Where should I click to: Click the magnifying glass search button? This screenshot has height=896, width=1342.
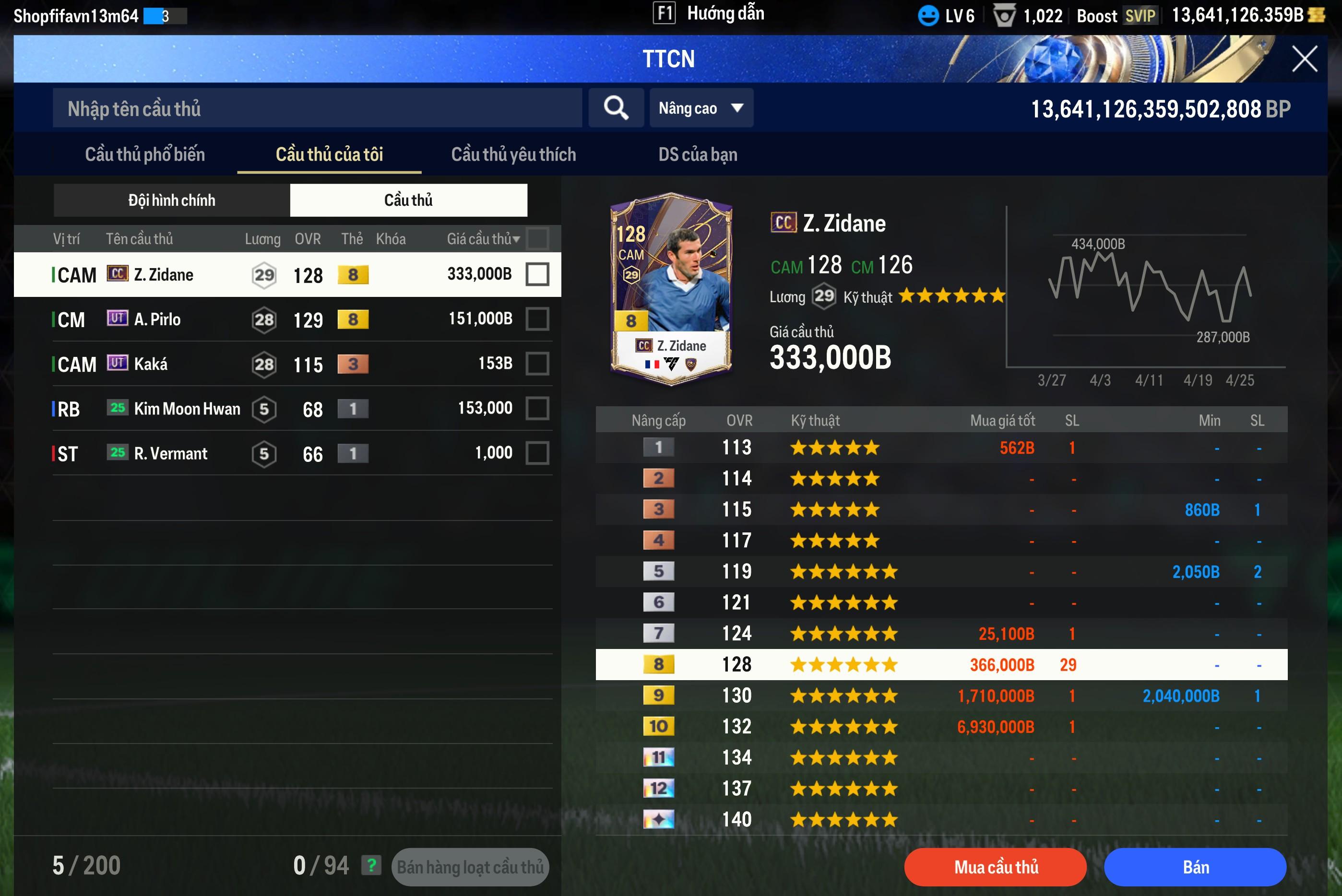click(616, 108)
